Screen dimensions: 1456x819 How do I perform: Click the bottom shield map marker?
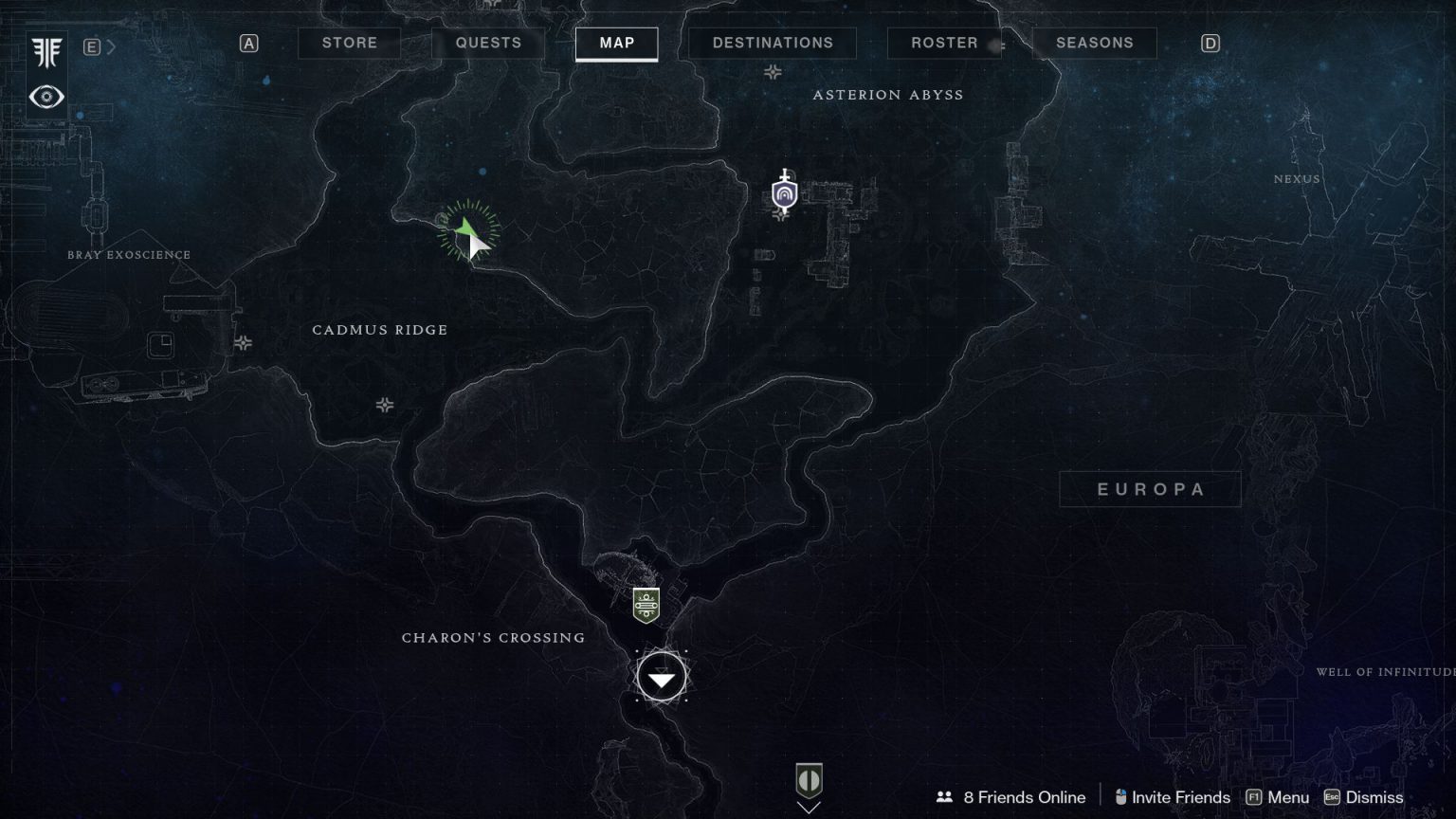(x=809, y=780)
